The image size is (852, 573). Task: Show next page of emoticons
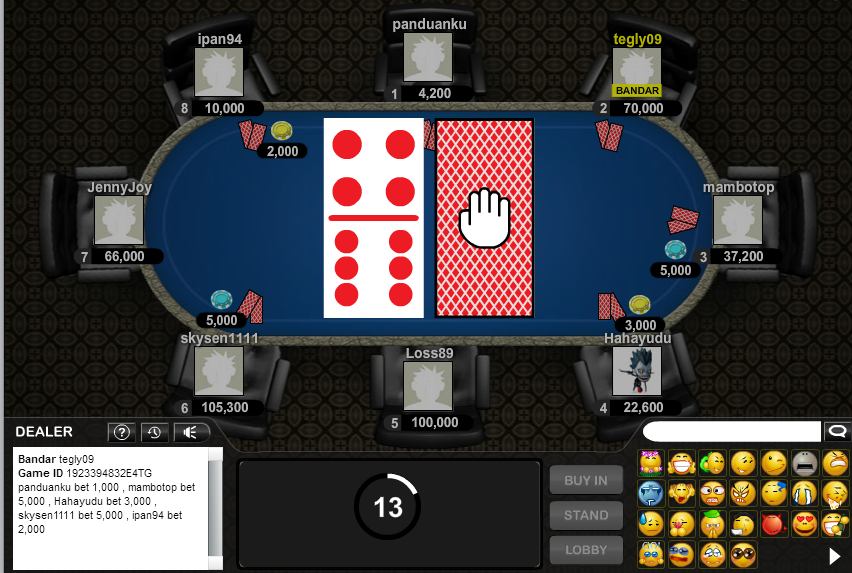835,555
